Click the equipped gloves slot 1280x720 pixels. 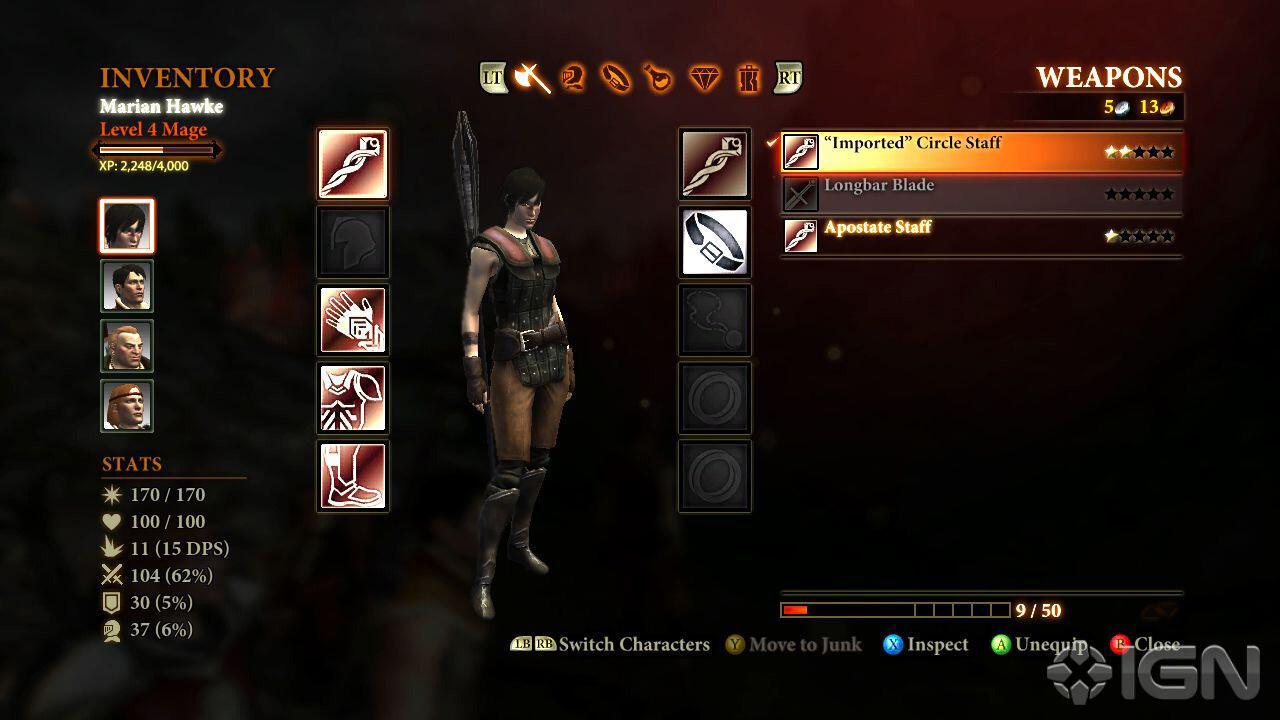[x=353, y=320]
